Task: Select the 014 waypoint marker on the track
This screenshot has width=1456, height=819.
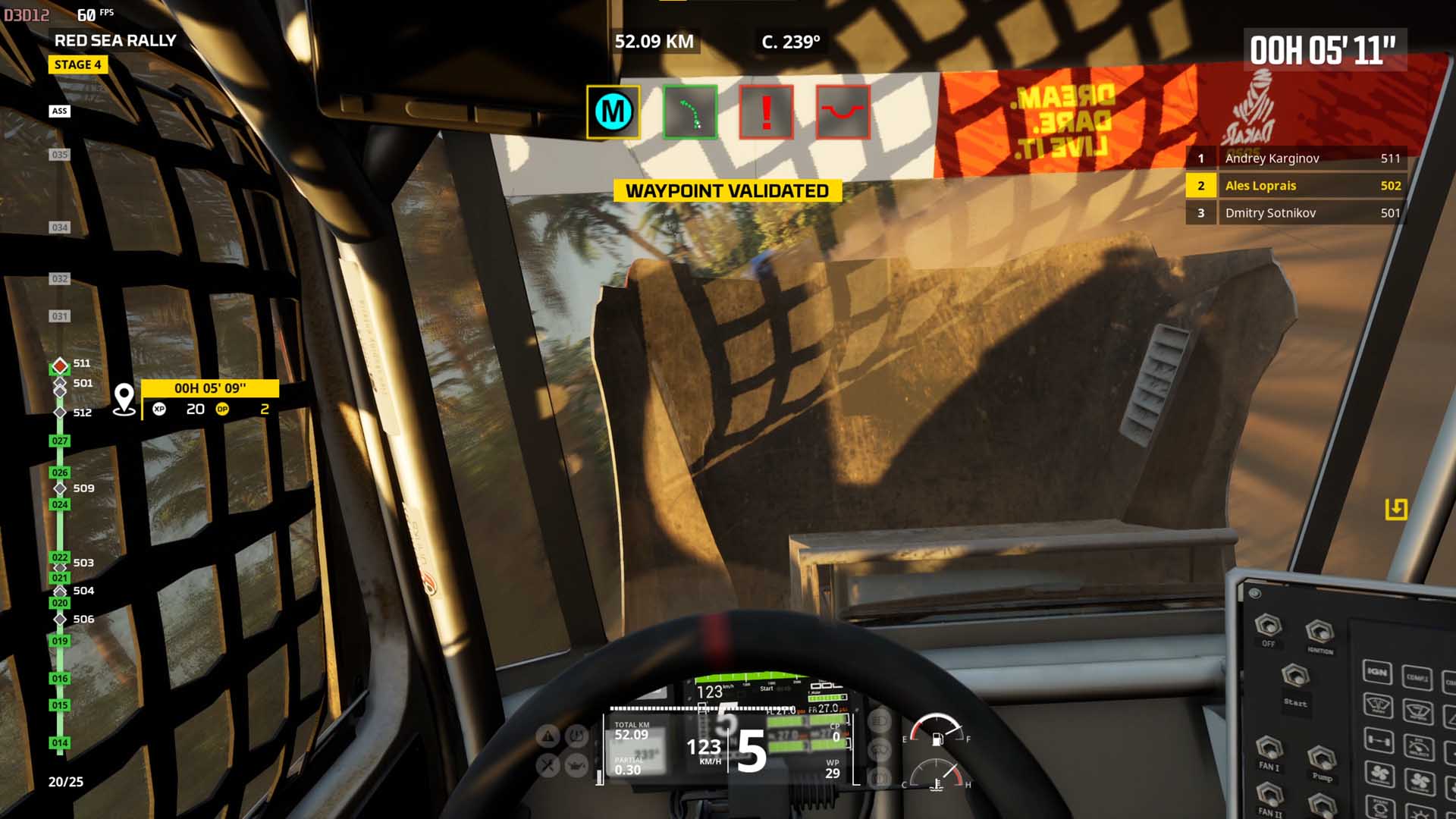Action: 60,743
